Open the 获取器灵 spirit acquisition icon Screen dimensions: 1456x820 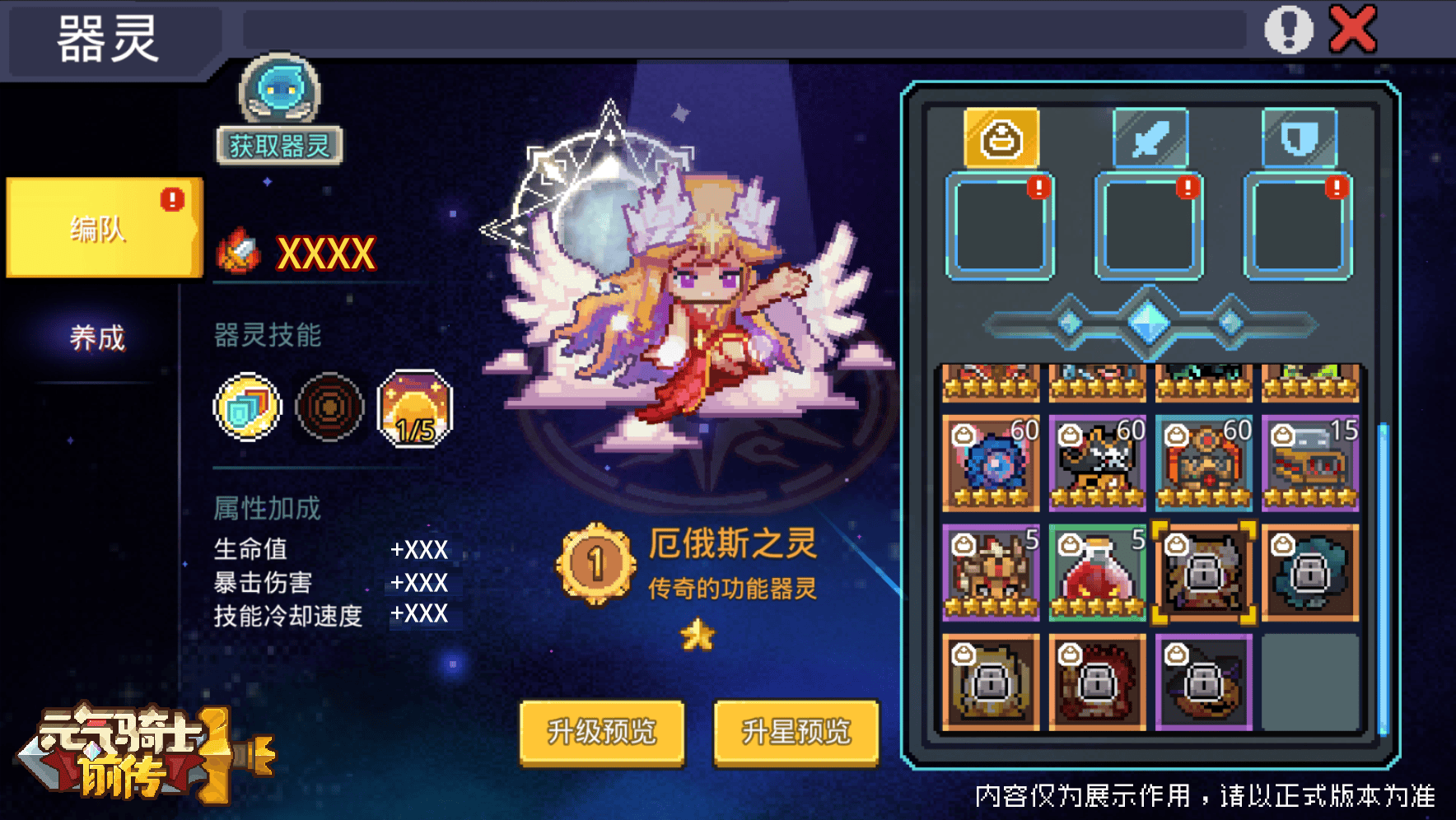click(x=278, y=99)
